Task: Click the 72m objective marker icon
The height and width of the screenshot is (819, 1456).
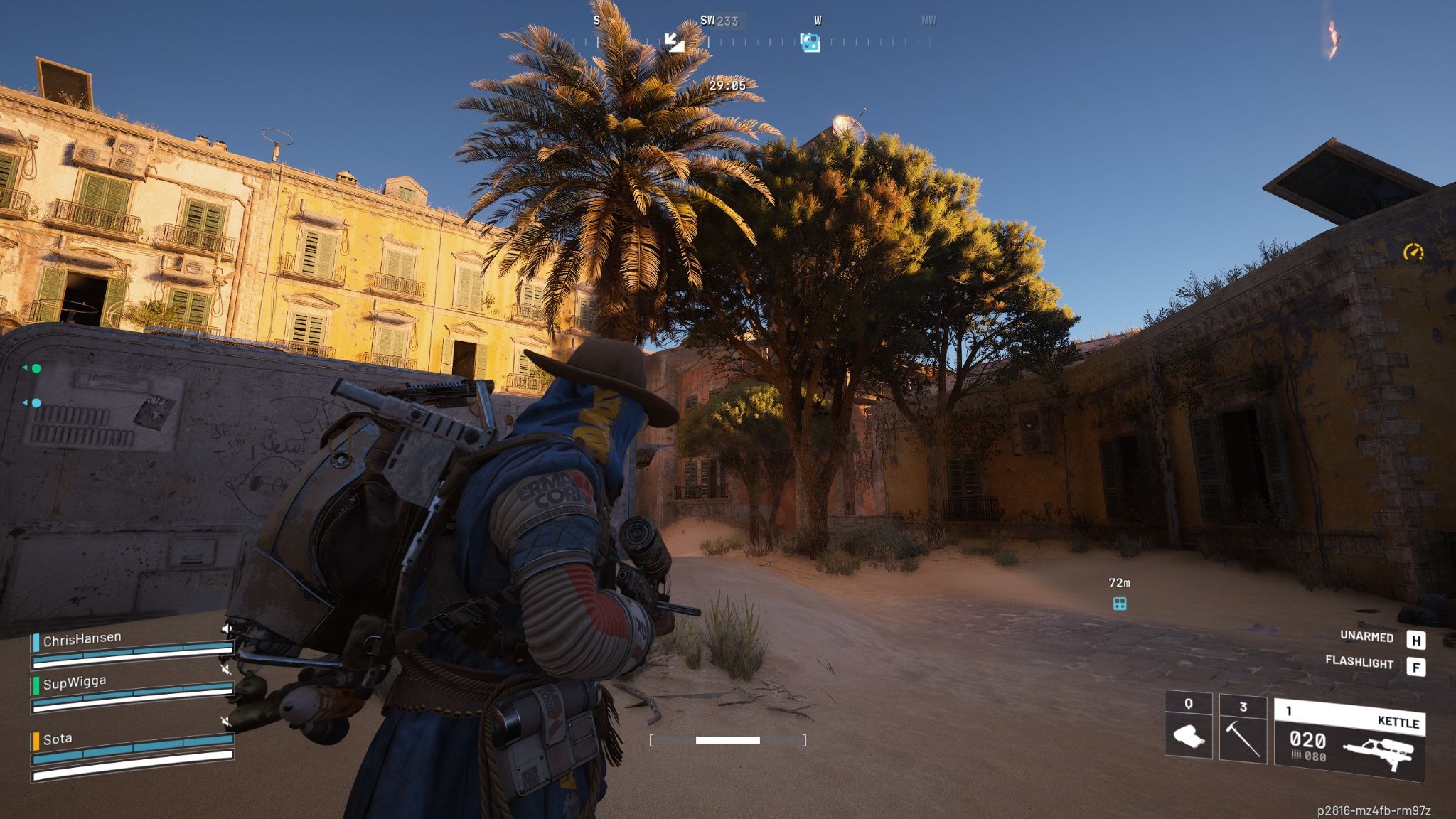Action: [x=1120, y=603]
